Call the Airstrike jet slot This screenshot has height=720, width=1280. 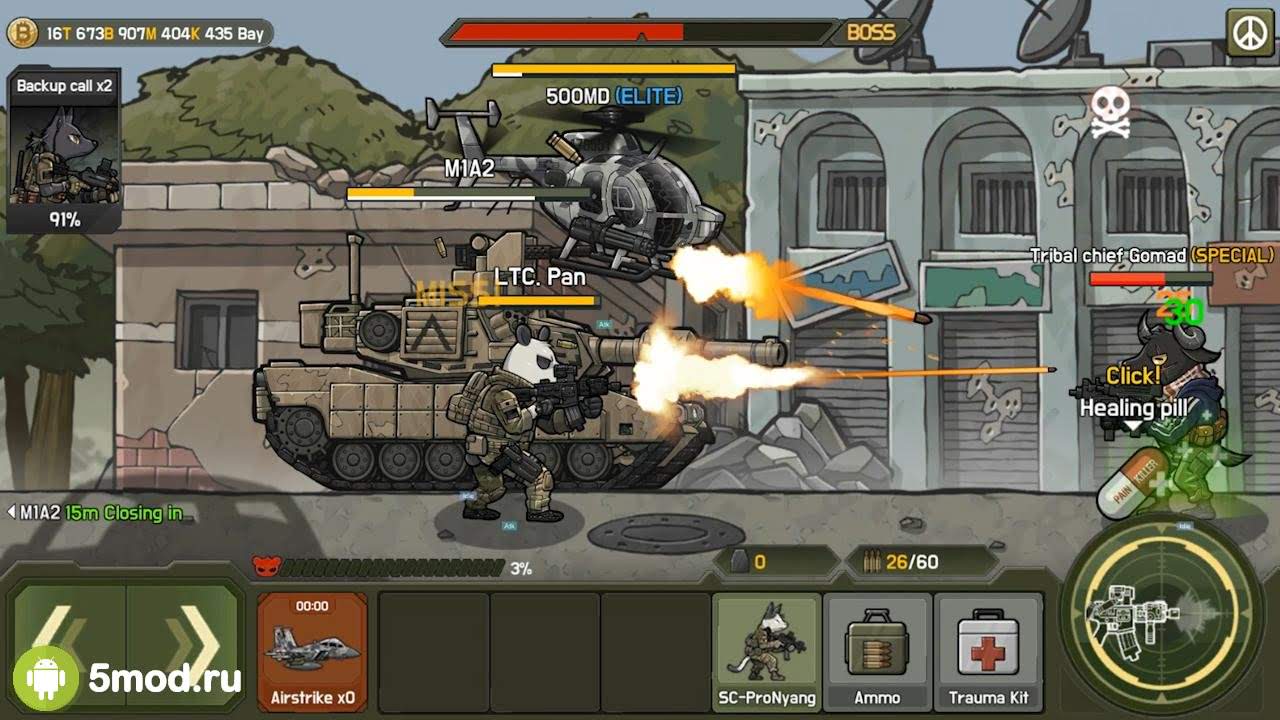point(312,651)
